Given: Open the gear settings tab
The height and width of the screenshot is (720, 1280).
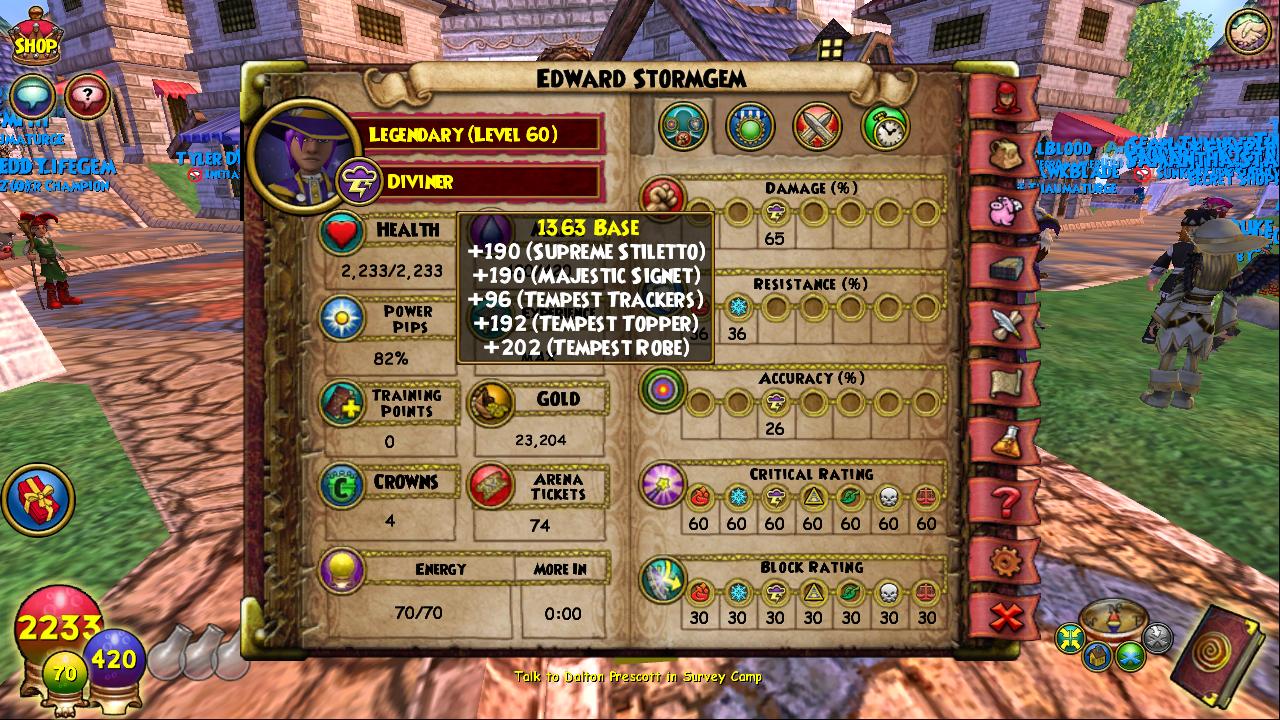Looking at the screenshot, I should (1004, 561).
